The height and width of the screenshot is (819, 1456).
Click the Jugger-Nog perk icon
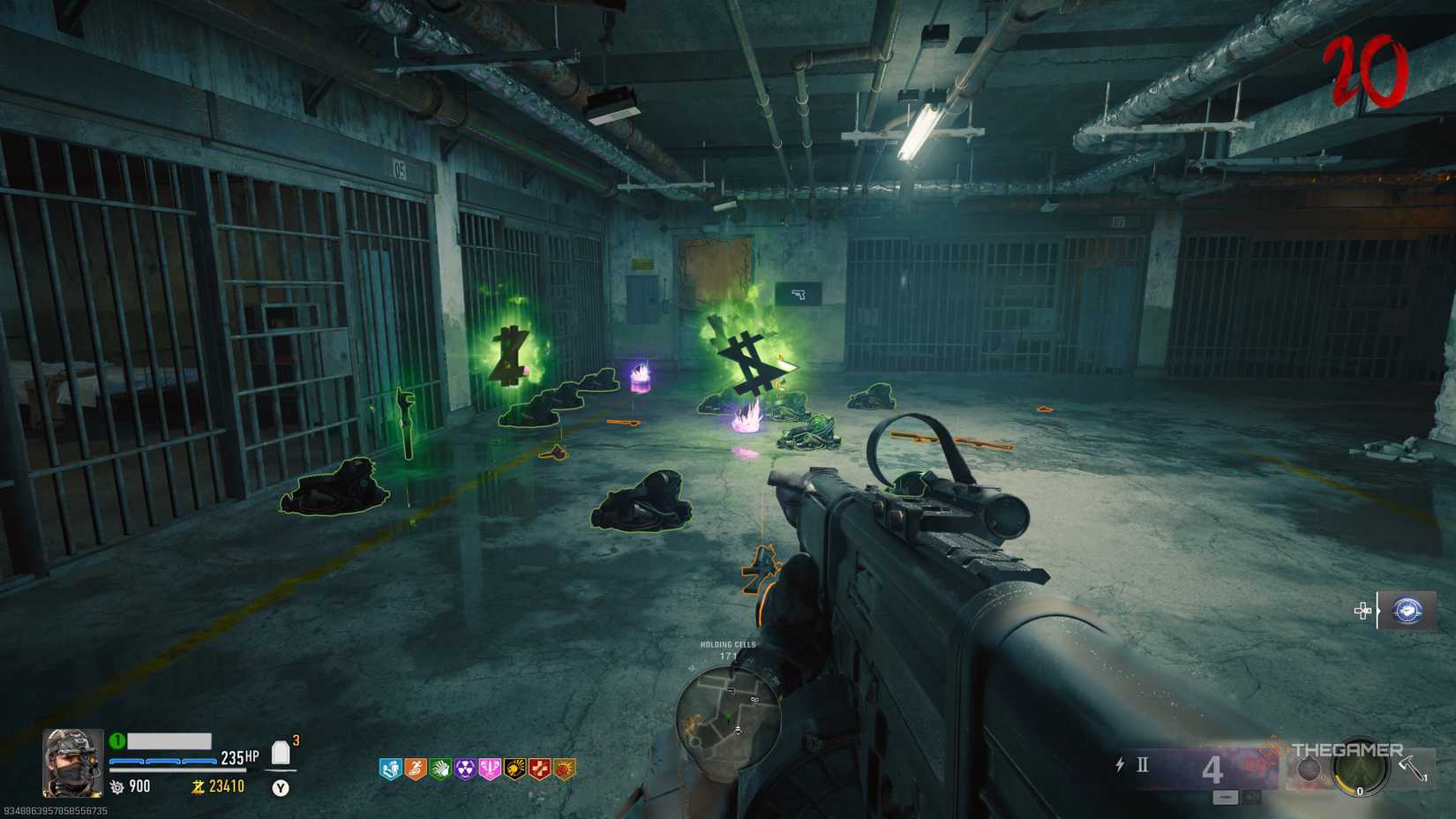coord(390,767)
